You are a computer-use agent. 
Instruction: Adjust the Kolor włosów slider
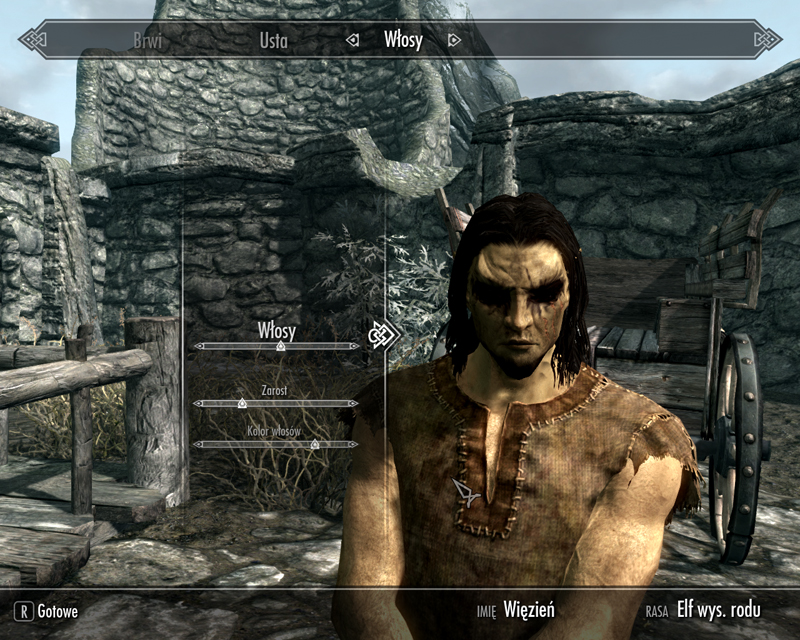tap(314, 443)
